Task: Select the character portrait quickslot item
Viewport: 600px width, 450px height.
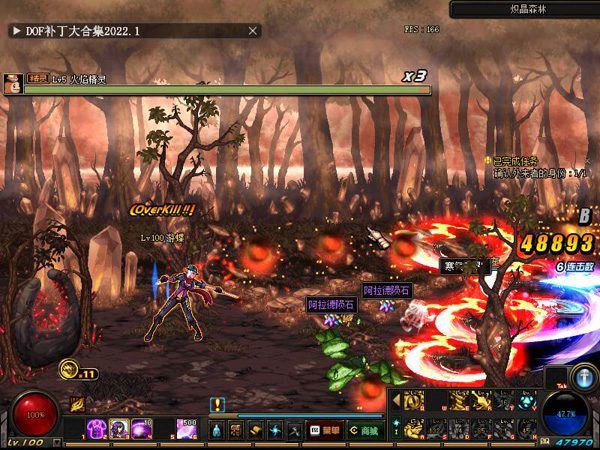Action: click(119, 428)
